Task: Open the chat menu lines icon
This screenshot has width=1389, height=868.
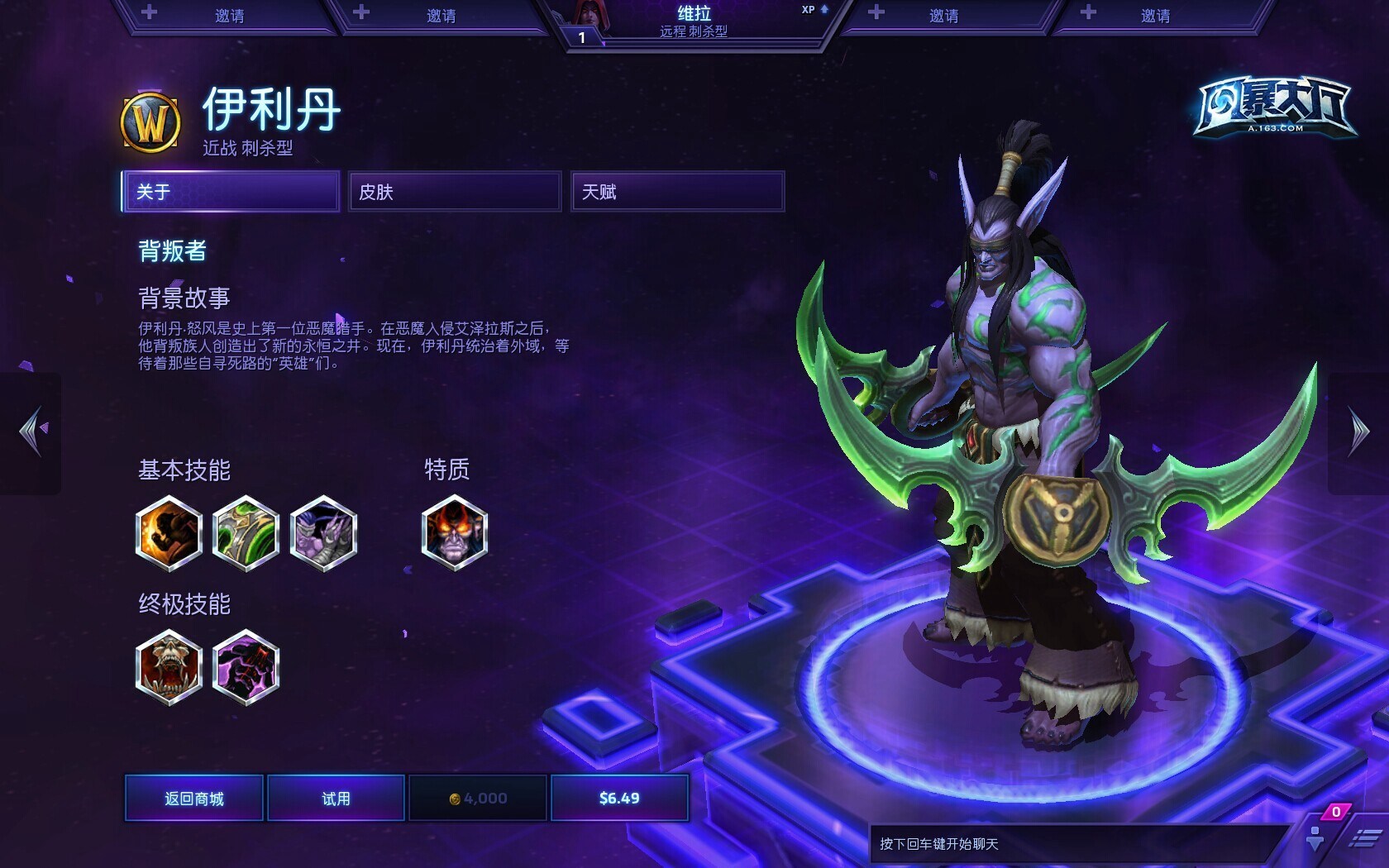Action: pyautogui.click(x=1363, y=839)
